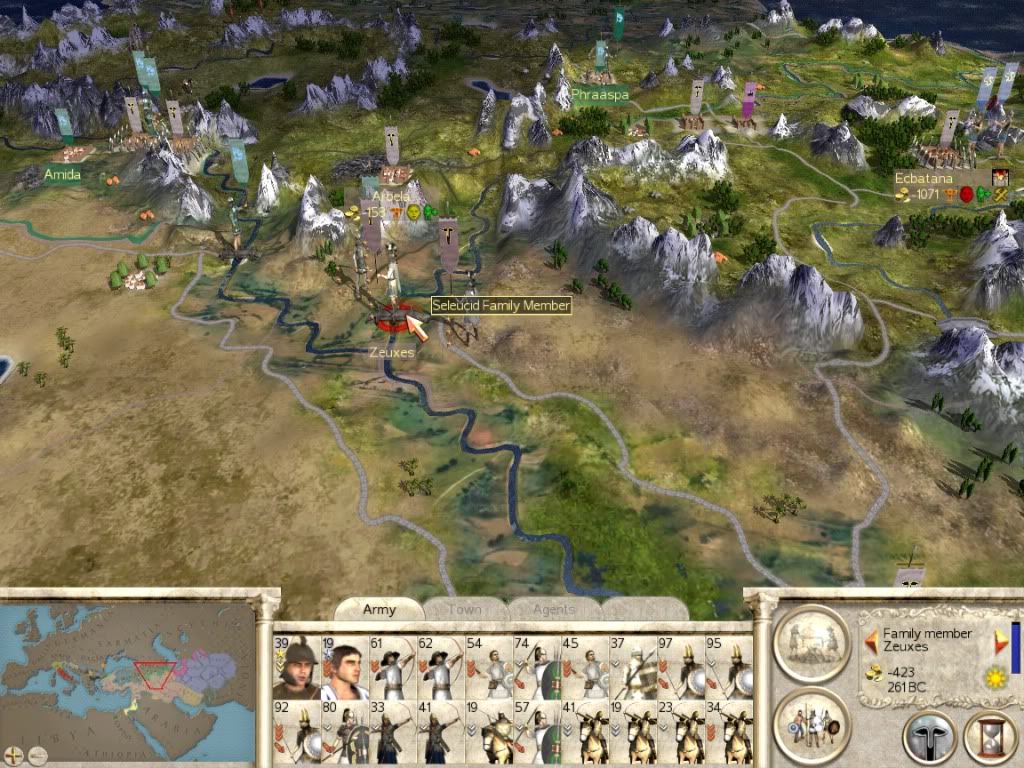
Task: Pick the archer unit card with 61 men
Action: click(392, 668)
